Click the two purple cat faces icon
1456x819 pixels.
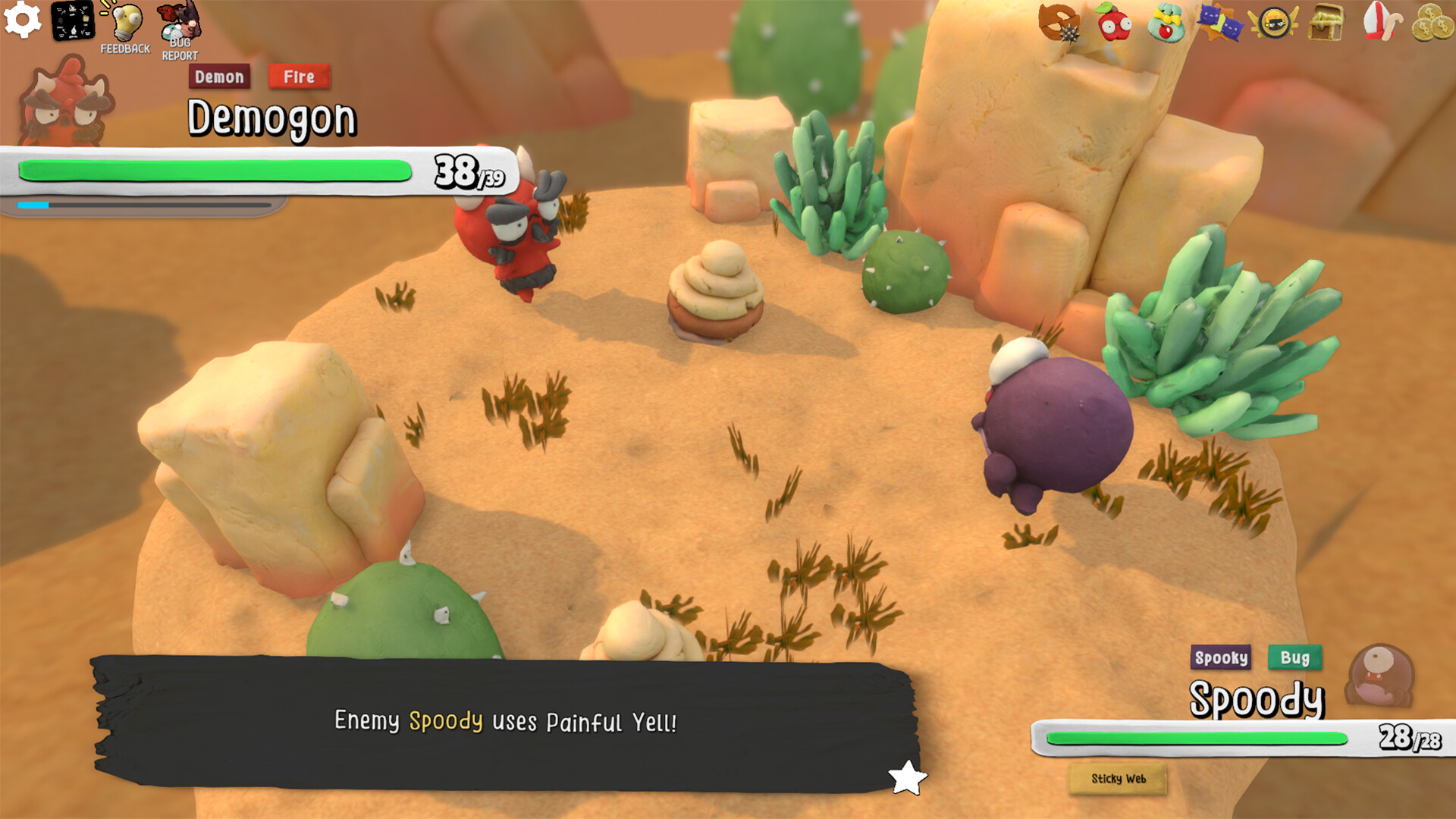(1219, 23)
